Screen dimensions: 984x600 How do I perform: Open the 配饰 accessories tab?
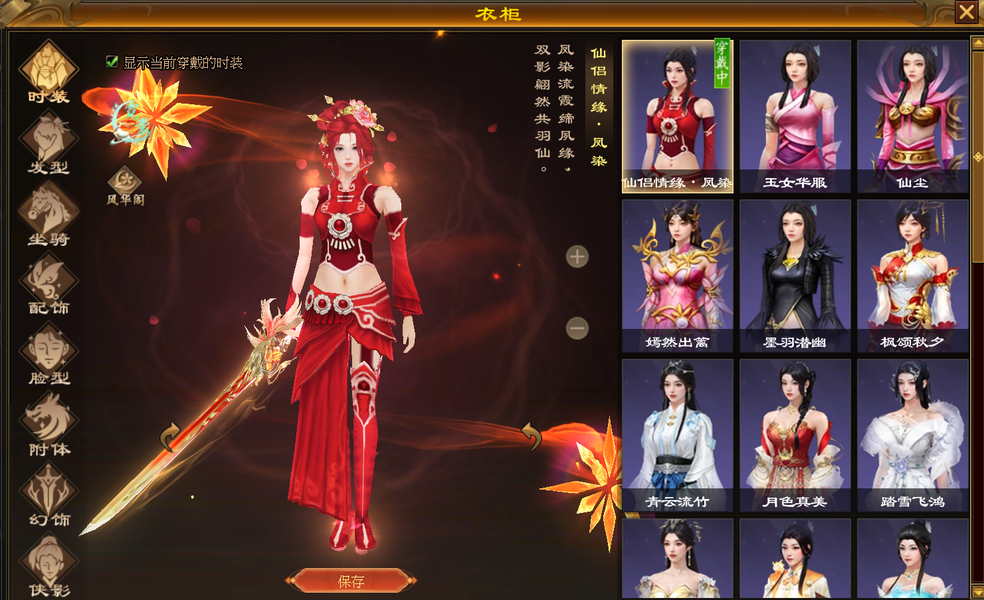pos(48,282)
